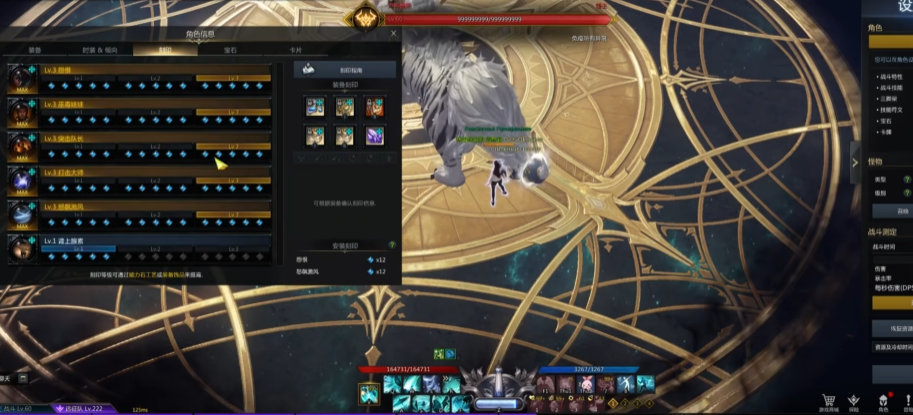The width and height of the screenshot is (913, 415).
Task: Close the 角色信息 character info window
Action: (393, 33)
